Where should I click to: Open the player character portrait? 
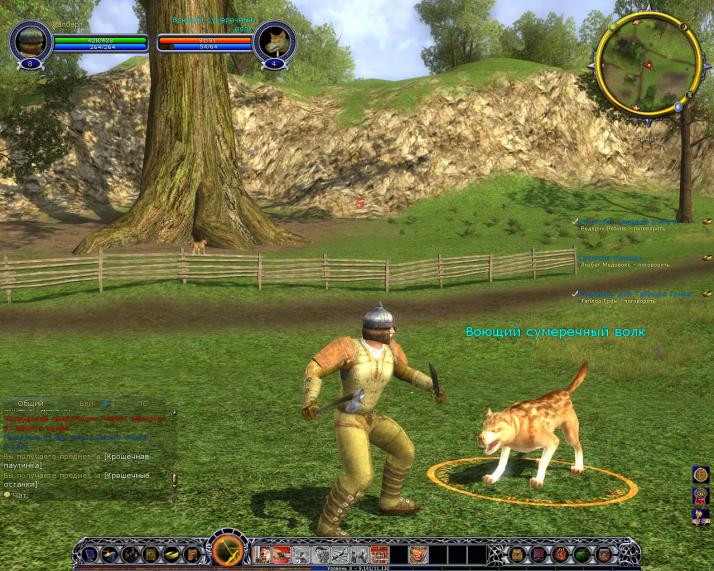click(x=29, y=41)
